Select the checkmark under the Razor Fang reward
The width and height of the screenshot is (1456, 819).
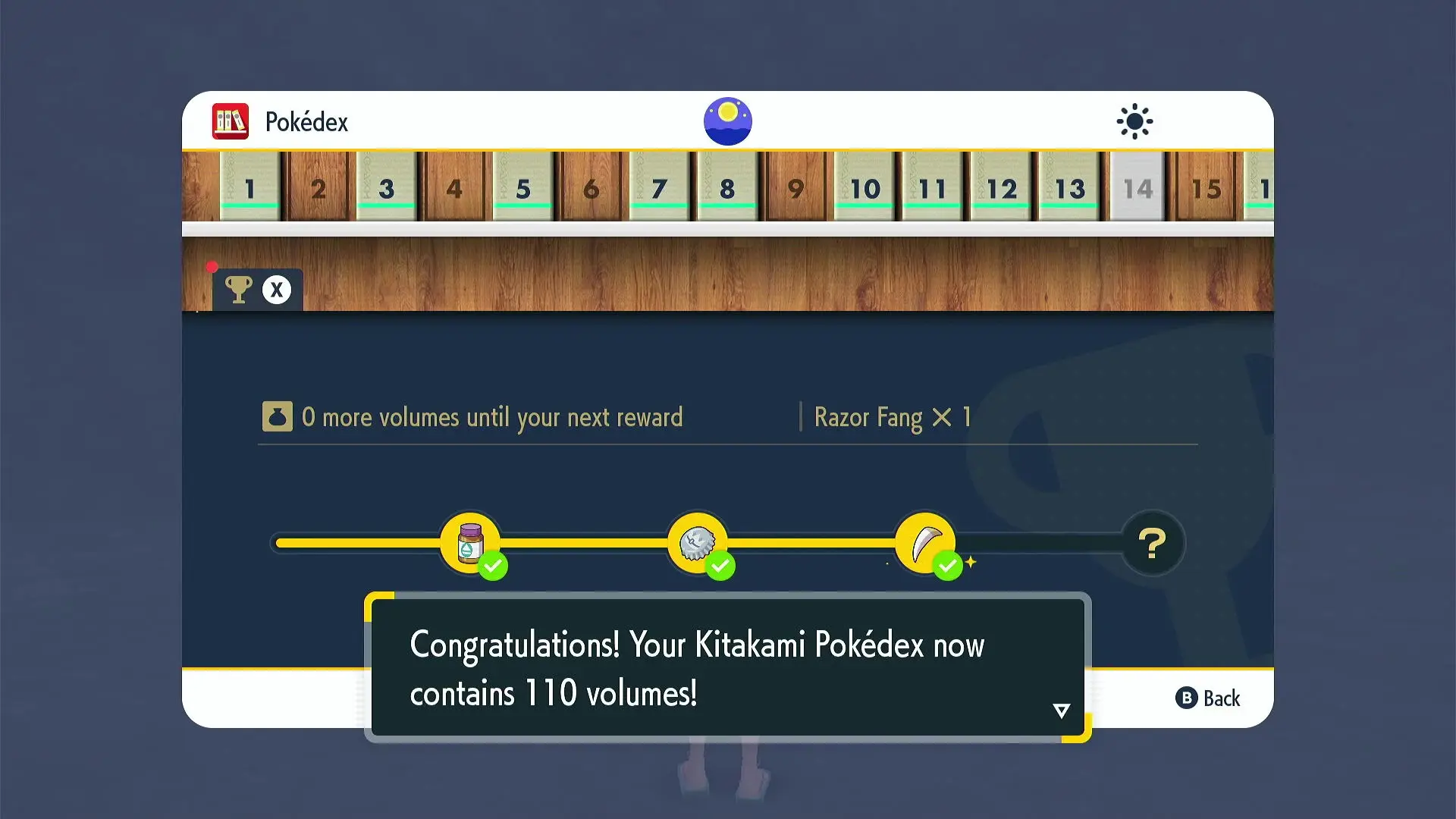[946, 565]
